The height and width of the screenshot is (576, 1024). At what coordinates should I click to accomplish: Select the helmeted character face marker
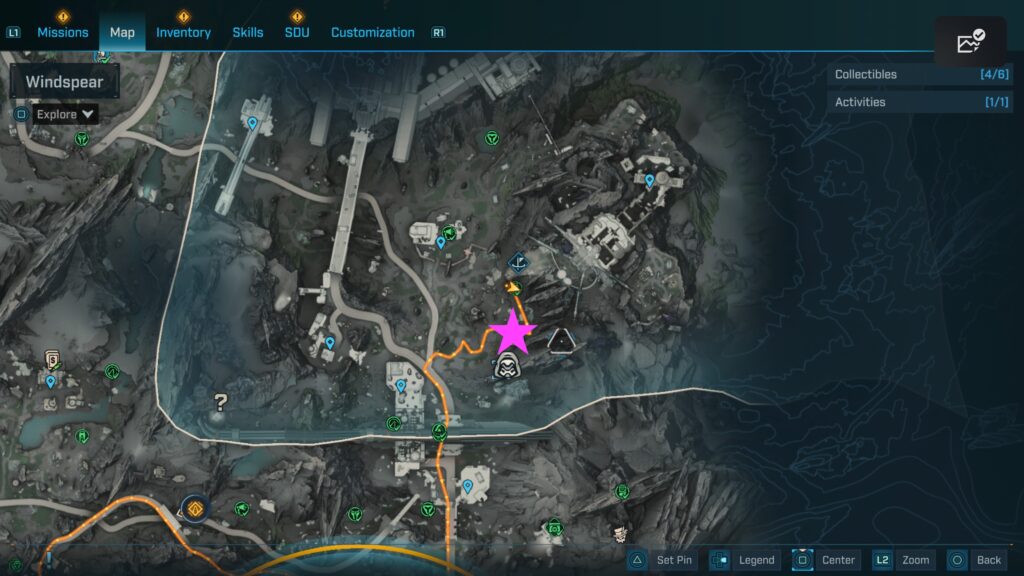508,367
